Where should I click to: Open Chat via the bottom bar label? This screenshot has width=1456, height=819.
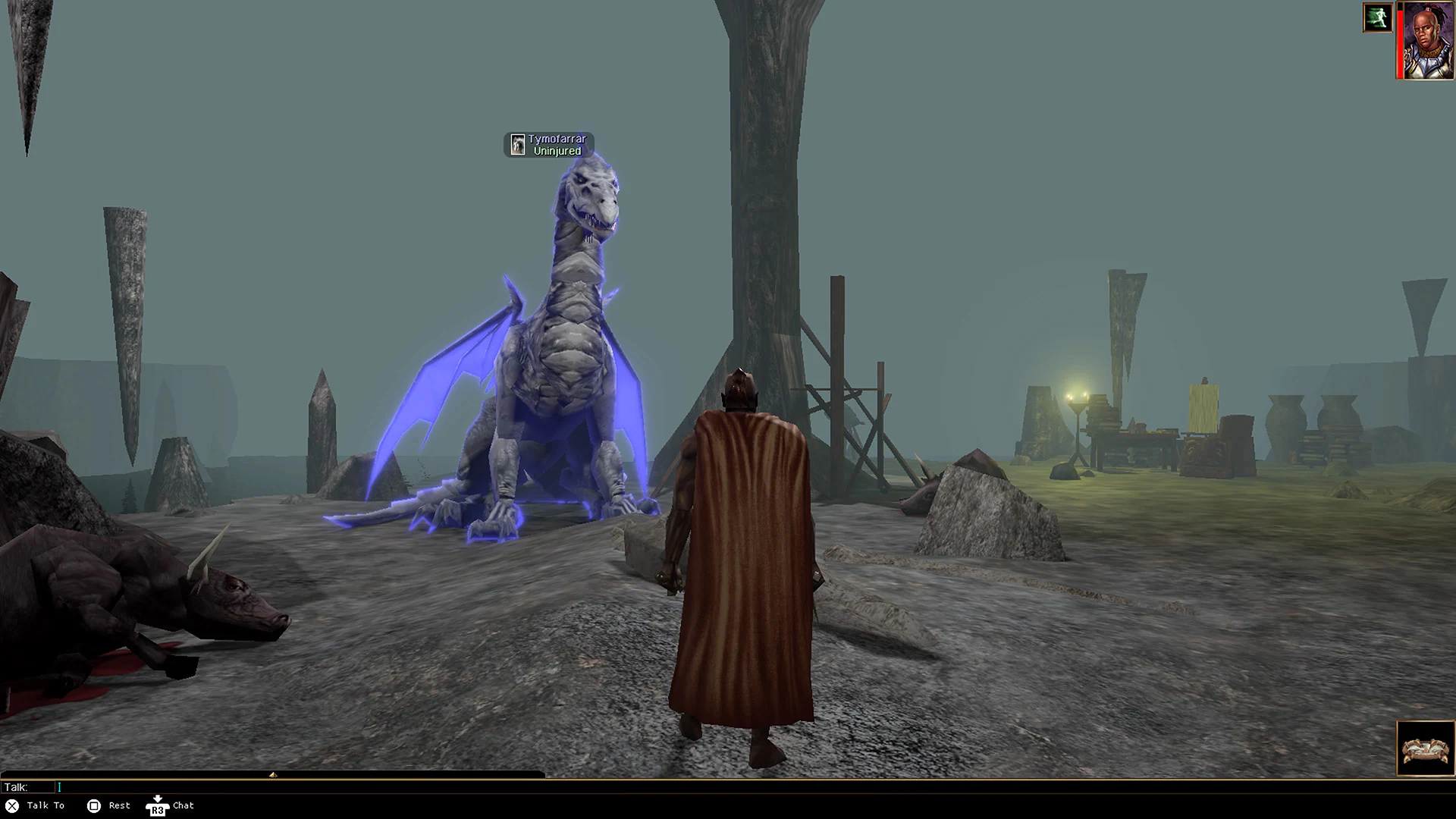(182, 806)
